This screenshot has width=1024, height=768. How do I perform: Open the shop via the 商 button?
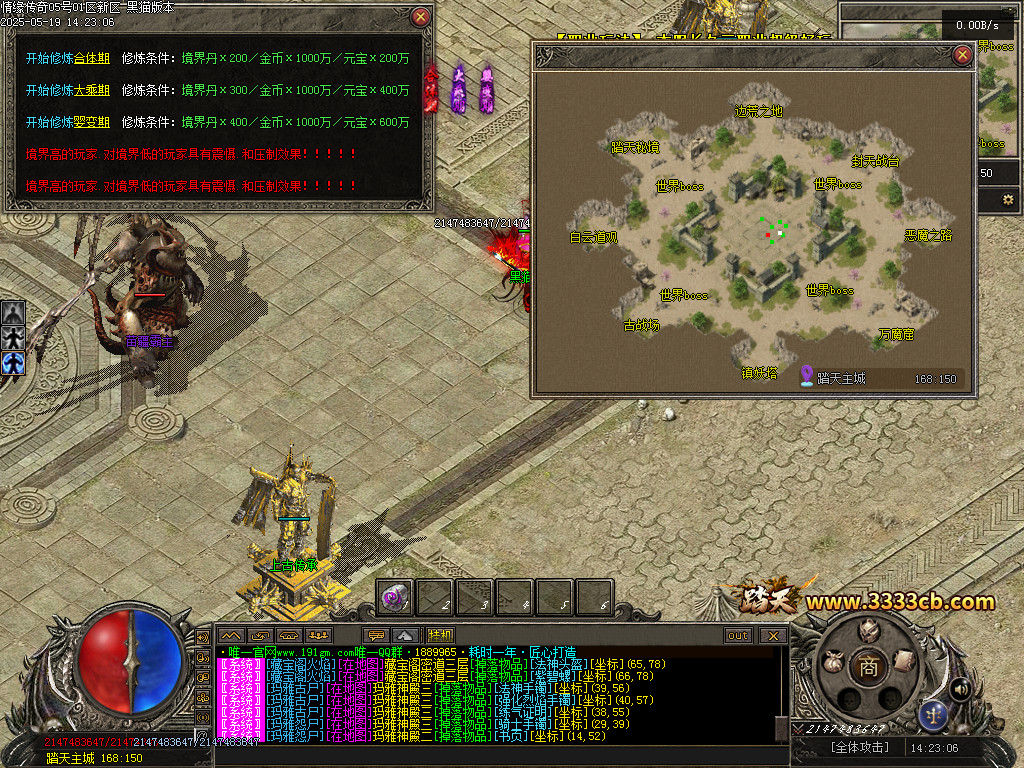(x=868, y=667)
